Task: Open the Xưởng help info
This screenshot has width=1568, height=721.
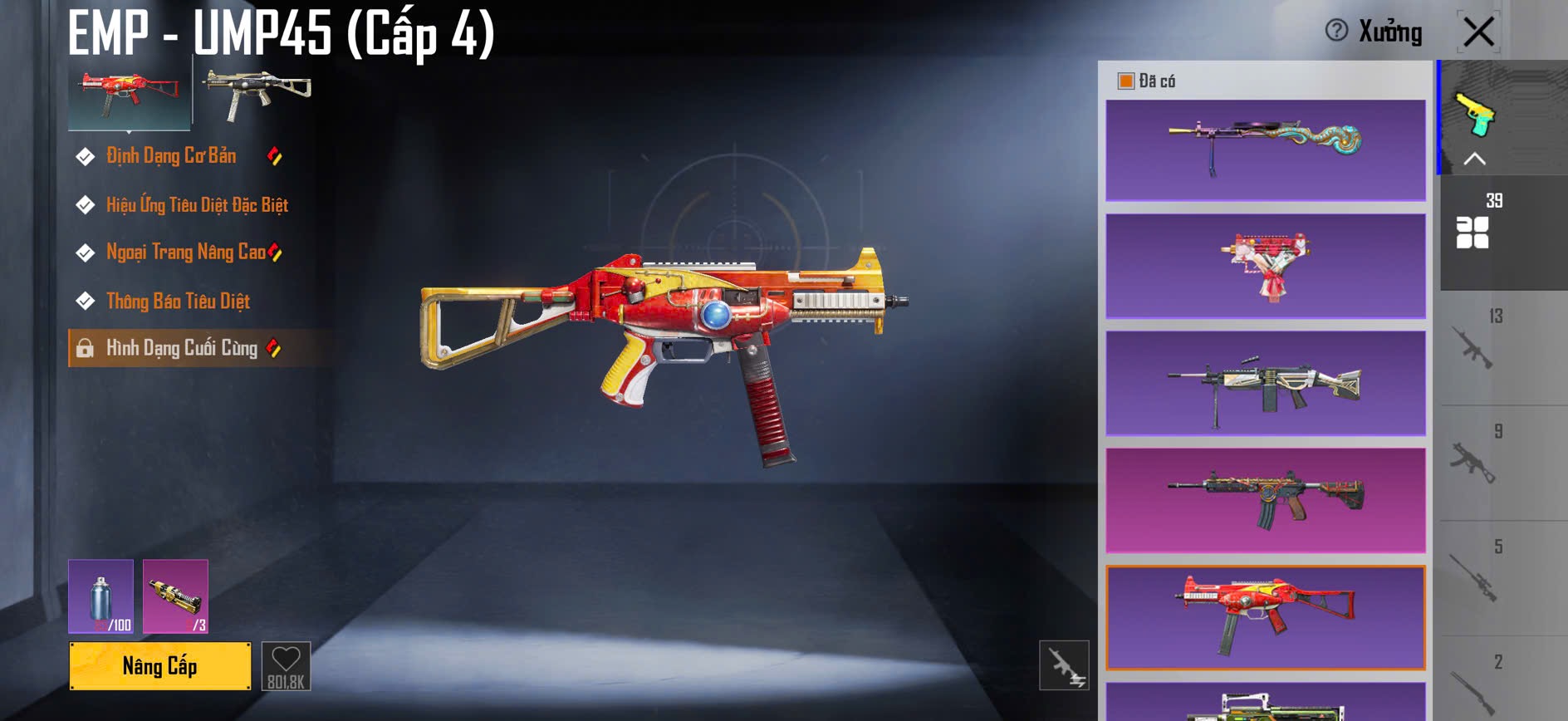Action: [x=1336, y=31]
